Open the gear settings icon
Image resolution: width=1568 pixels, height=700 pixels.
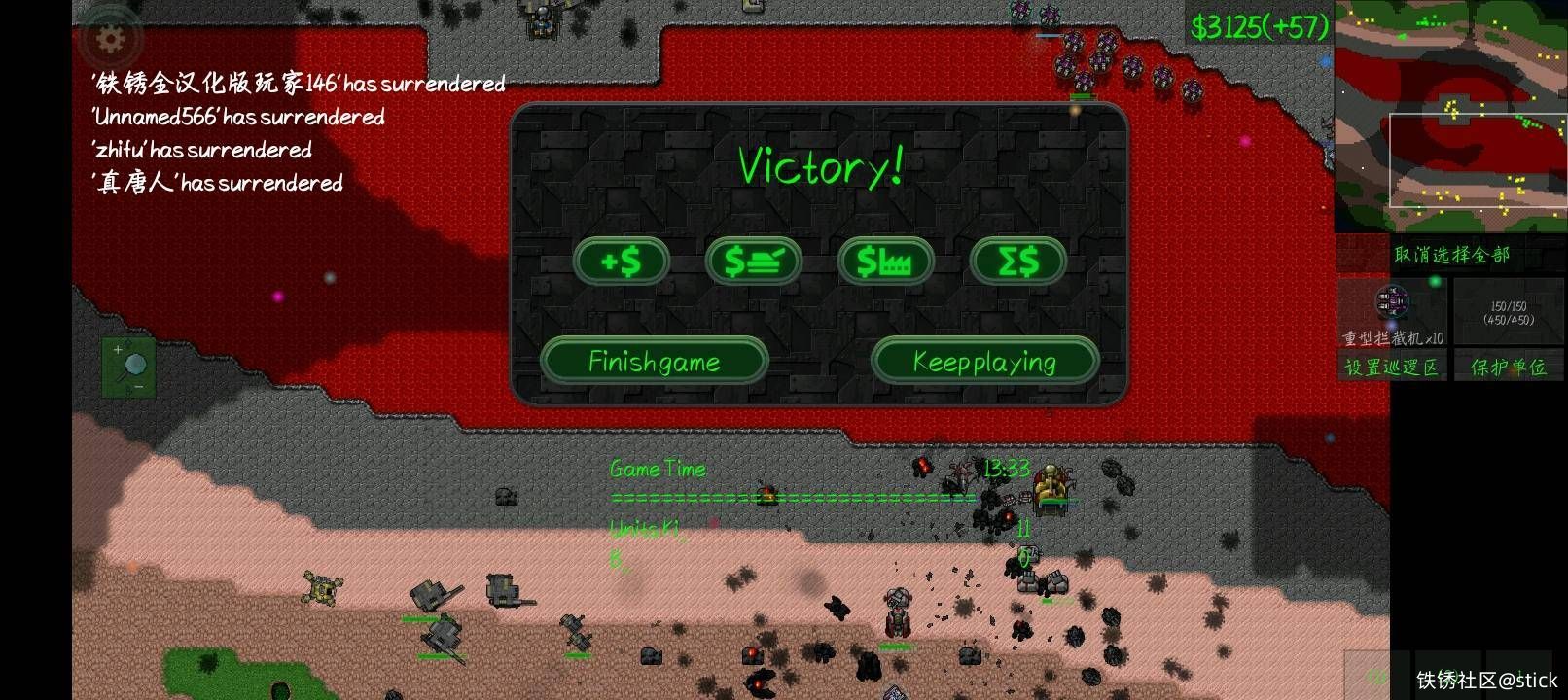click(x=111, y=40)
